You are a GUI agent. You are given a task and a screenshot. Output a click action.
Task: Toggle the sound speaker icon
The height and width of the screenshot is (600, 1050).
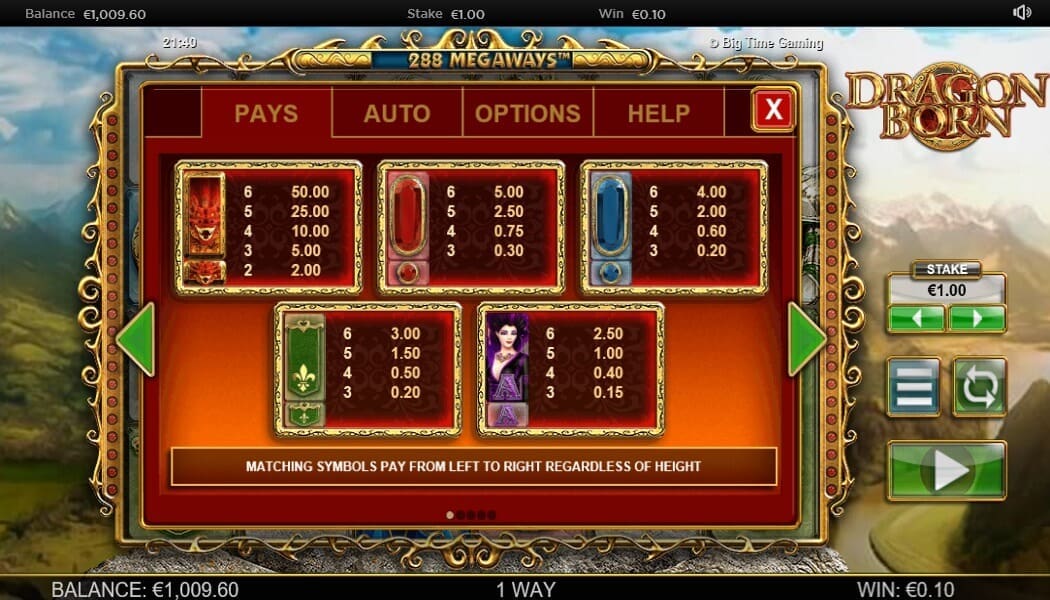1022,13
